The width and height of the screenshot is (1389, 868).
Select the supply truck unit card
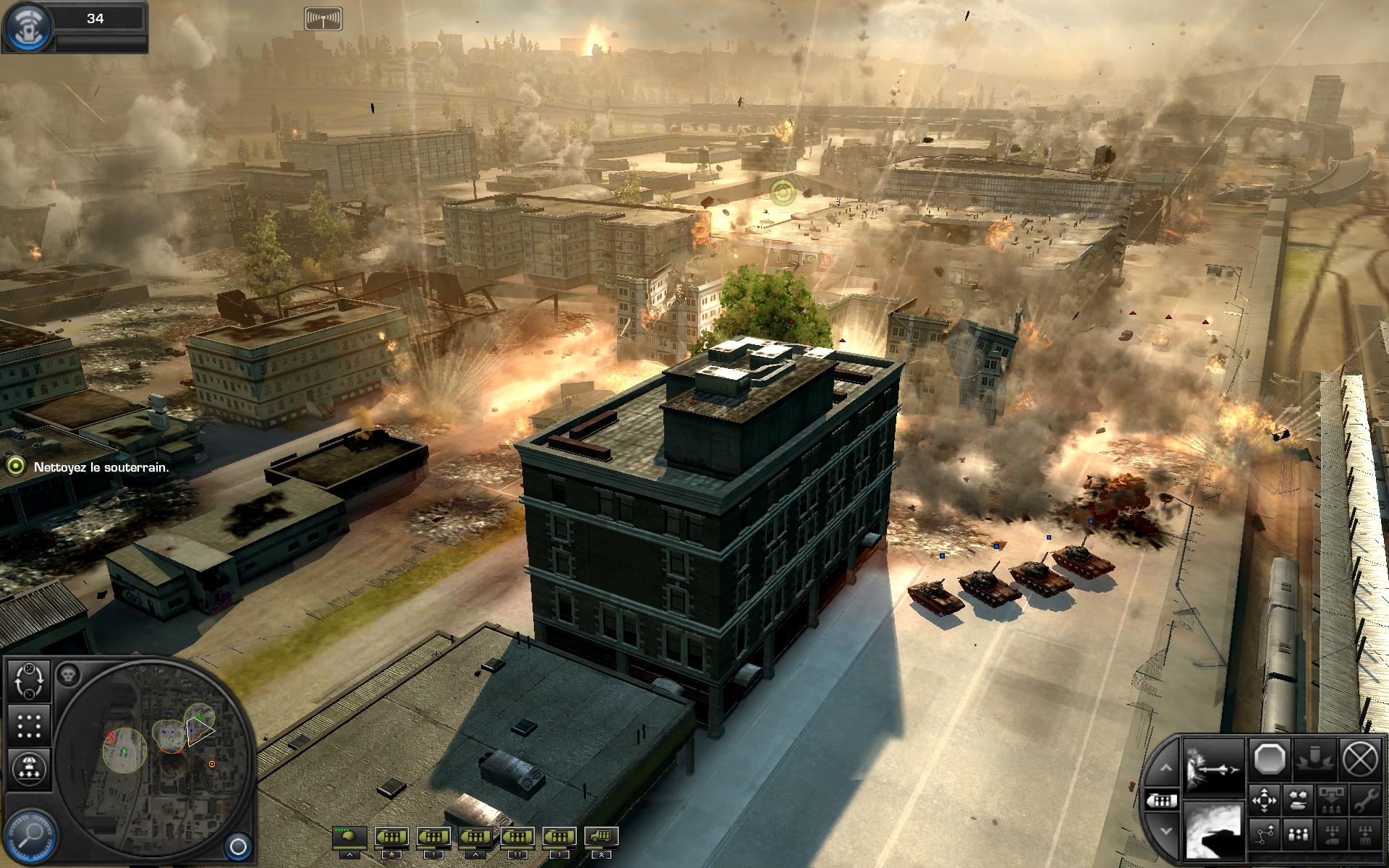[x=601, y=838]
